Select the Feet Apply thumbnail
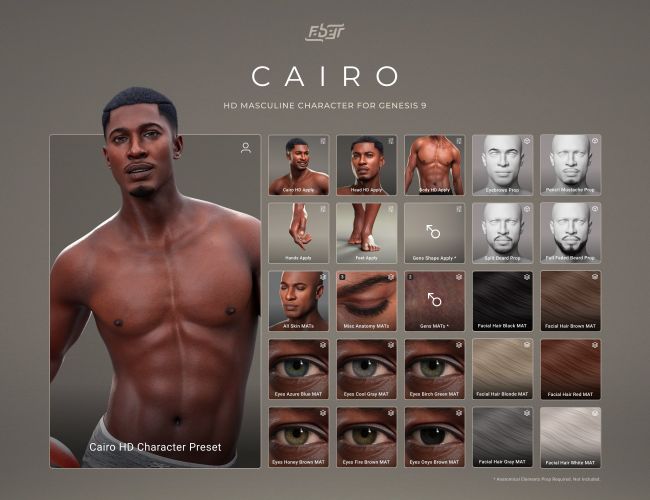Screen dimensions: 650x500 366,233
